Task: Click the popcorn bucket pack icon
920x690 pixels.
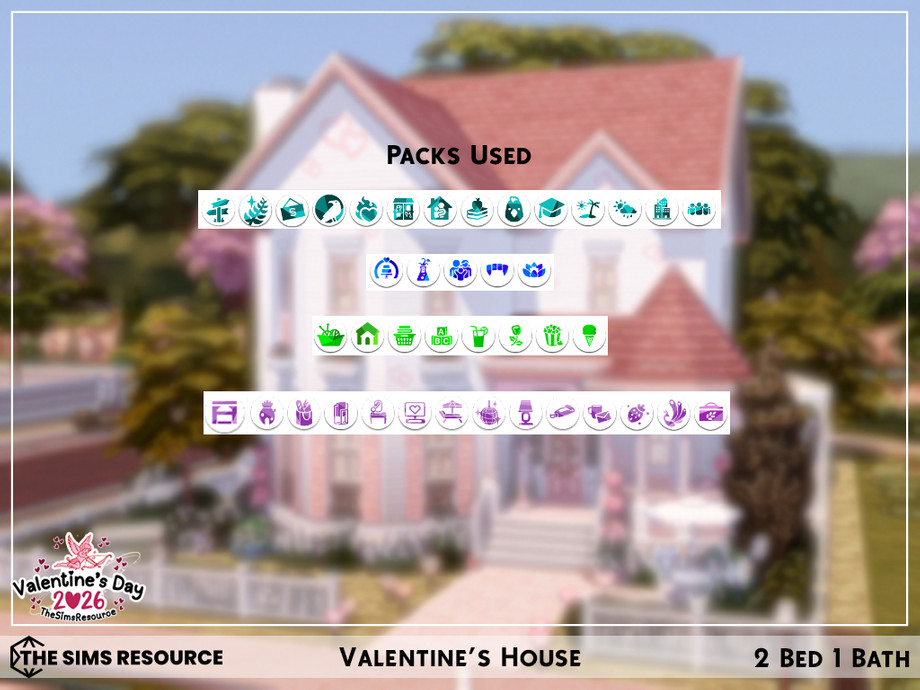Action: click(x=551, y=336)
